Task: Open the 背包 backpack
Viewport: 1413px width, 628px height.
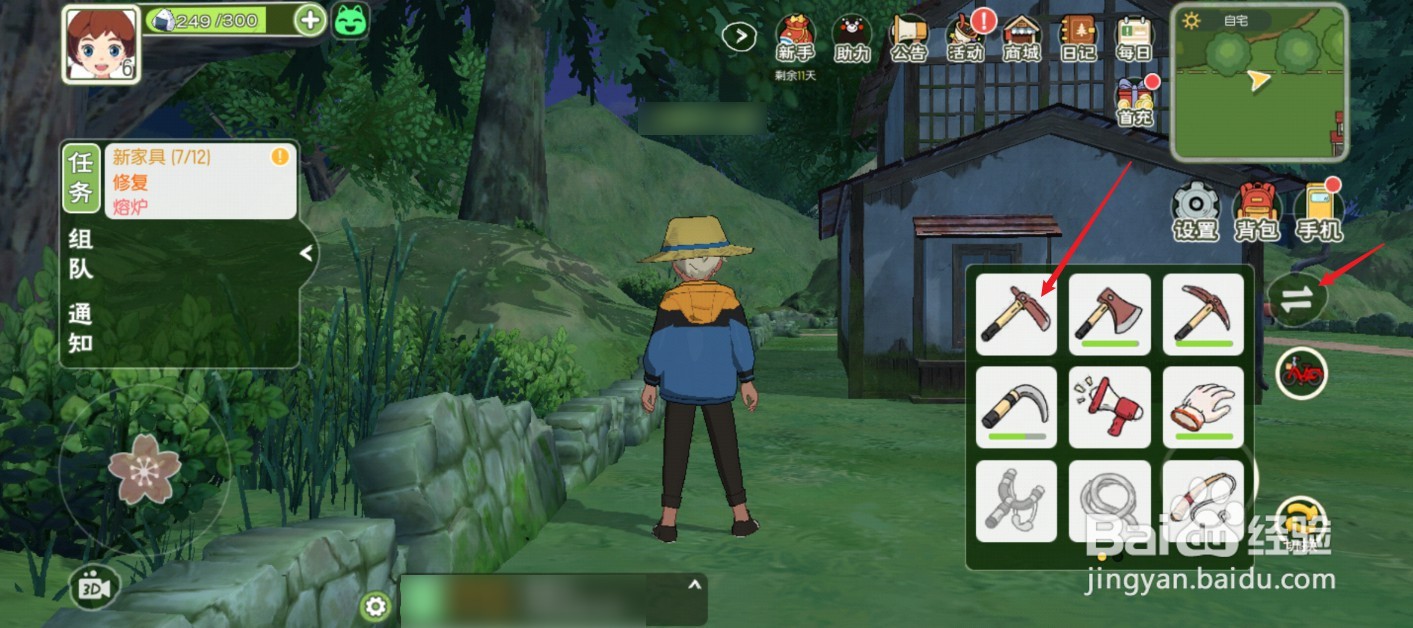Action: coord(1257,212)
